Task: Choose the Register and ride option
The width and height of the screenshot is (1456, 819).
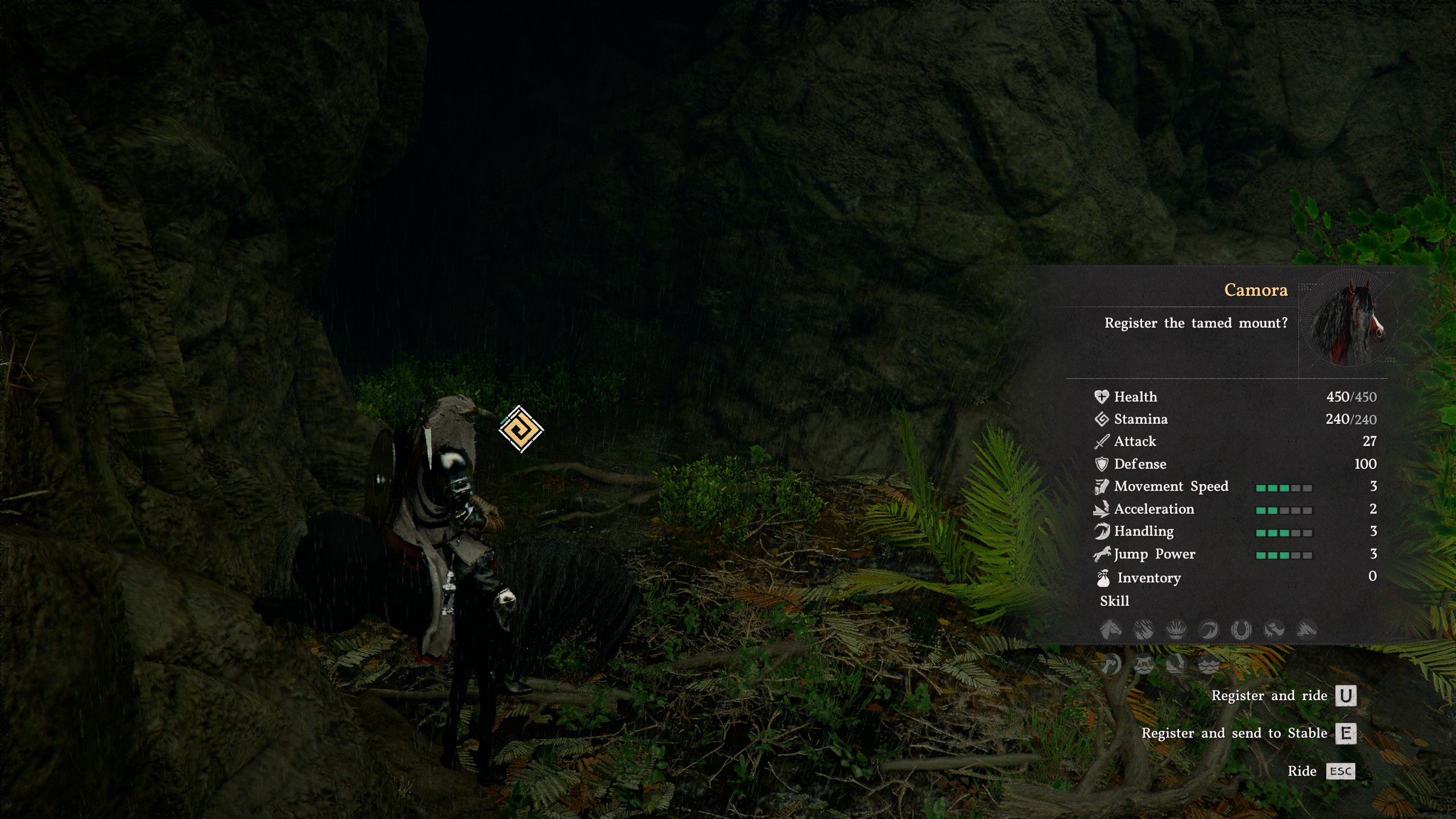Action: pyautogui.click(x=1345, y=696)
